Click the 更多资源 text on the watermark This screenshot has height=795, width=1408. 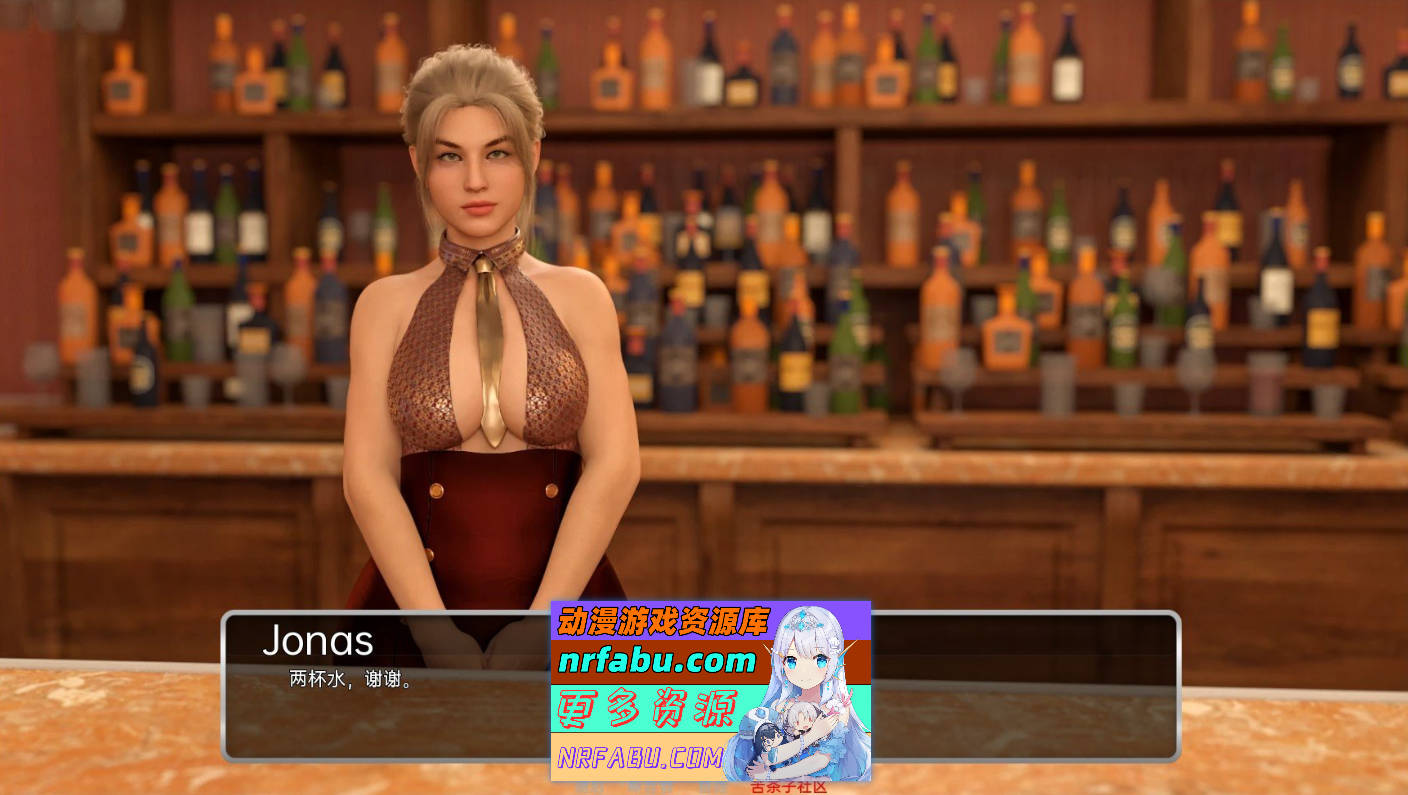pos(650,707)
